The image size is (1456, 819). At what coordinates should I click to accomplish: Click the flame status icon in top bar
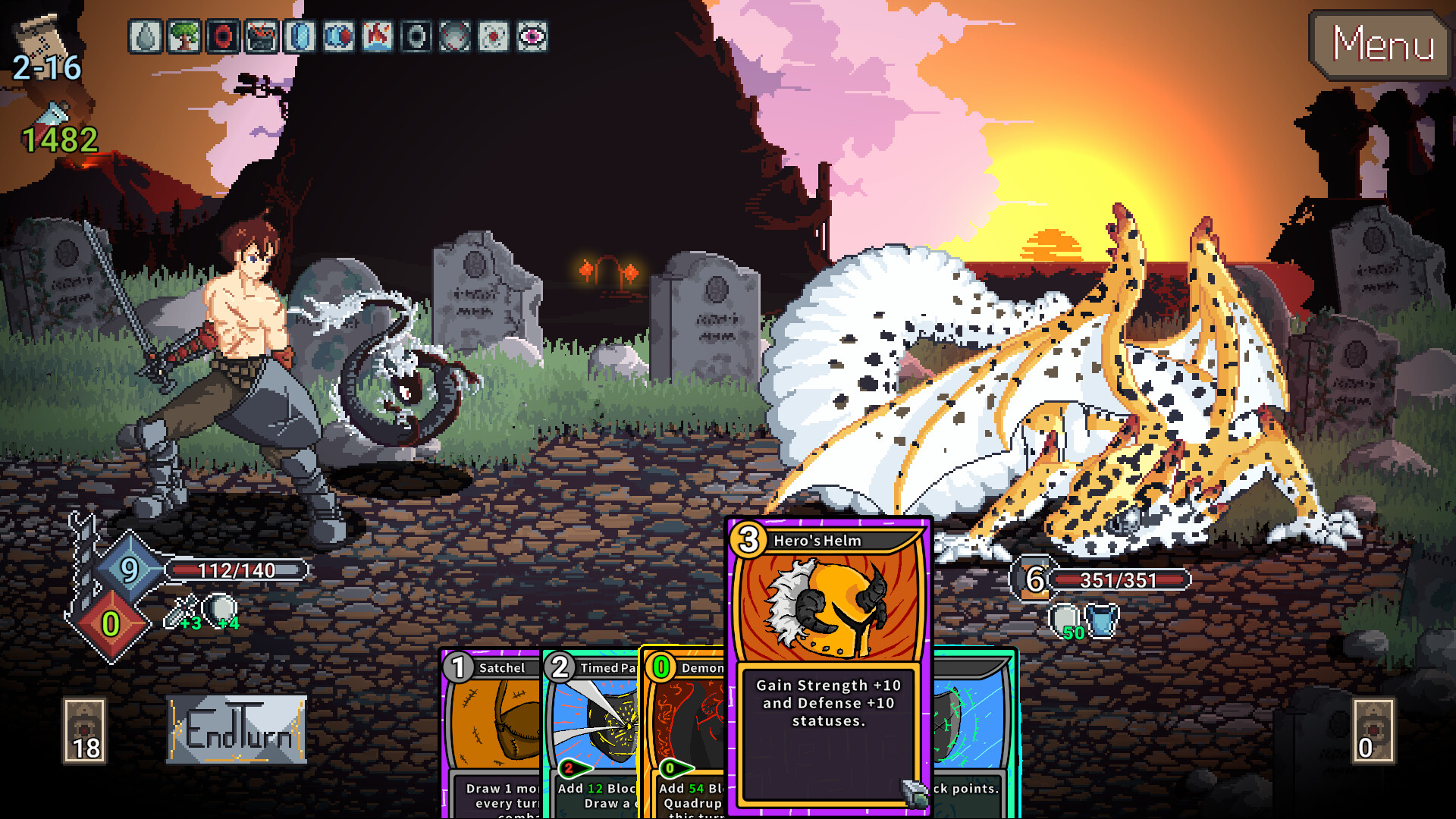(x=378, y=36)
